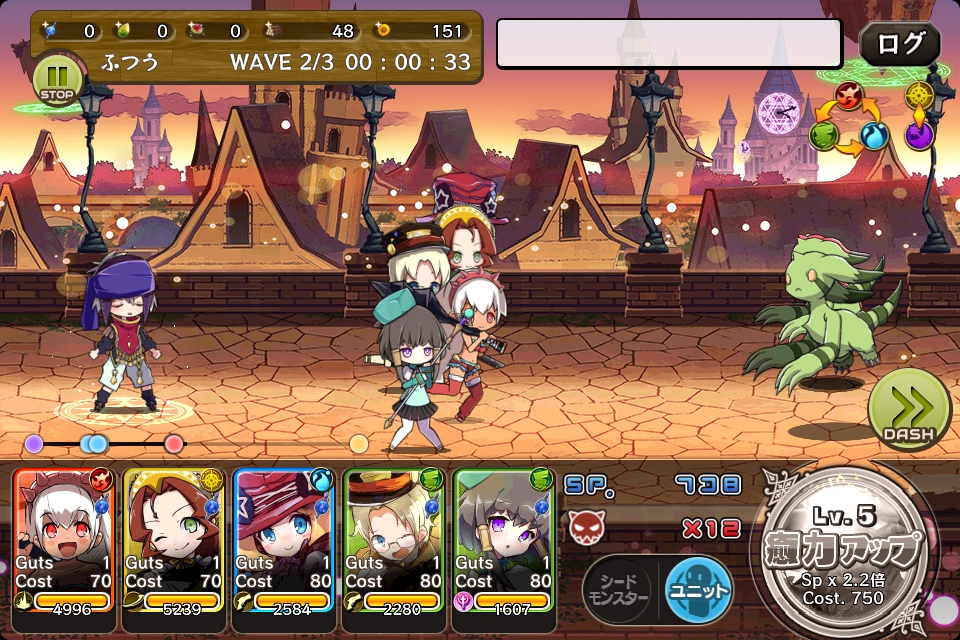Choose the blue-haired red-hat unit card

pyautogui.click(x=284, y=540)
